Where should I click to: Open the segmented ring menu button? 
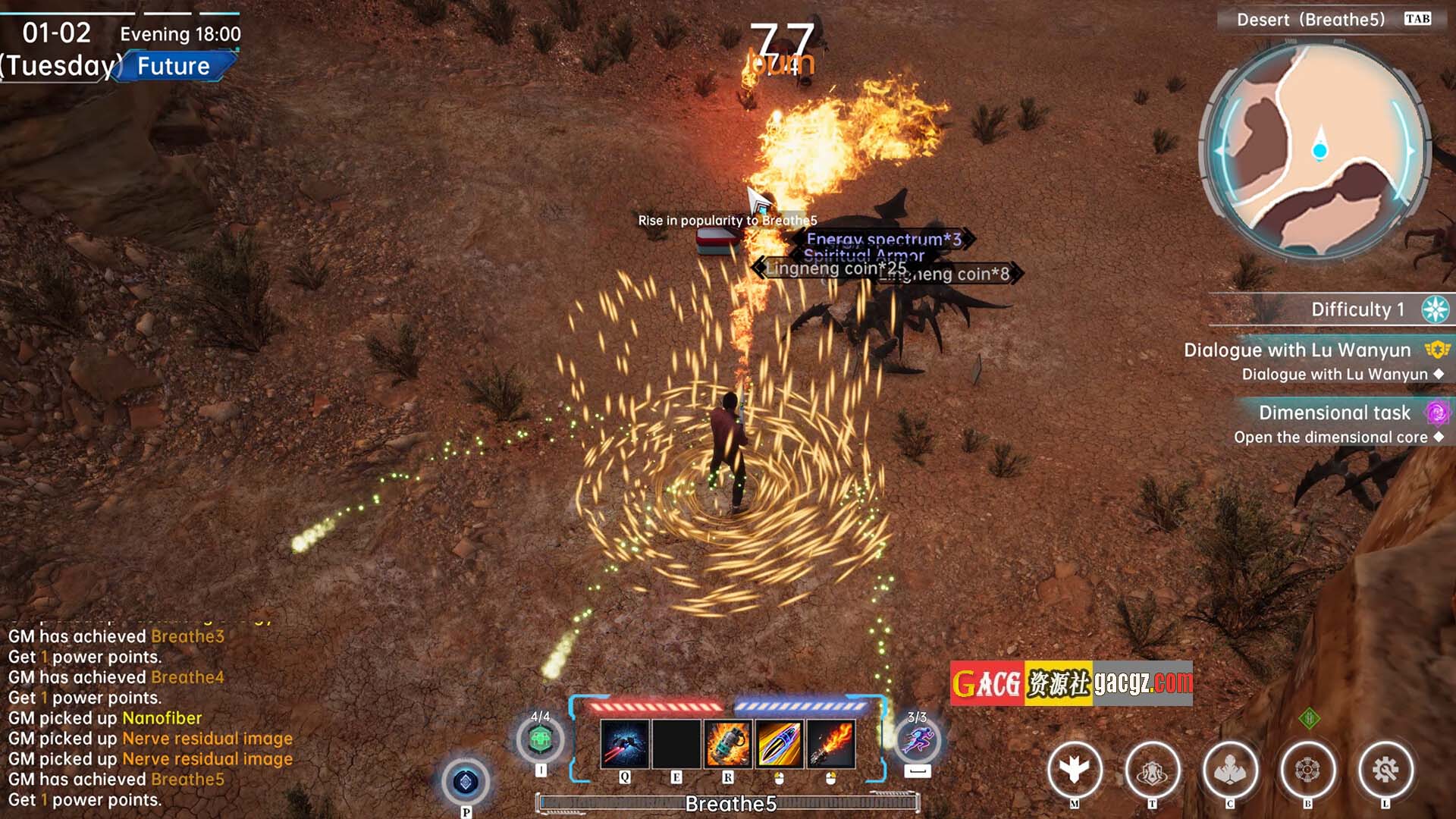(1307, 770)
